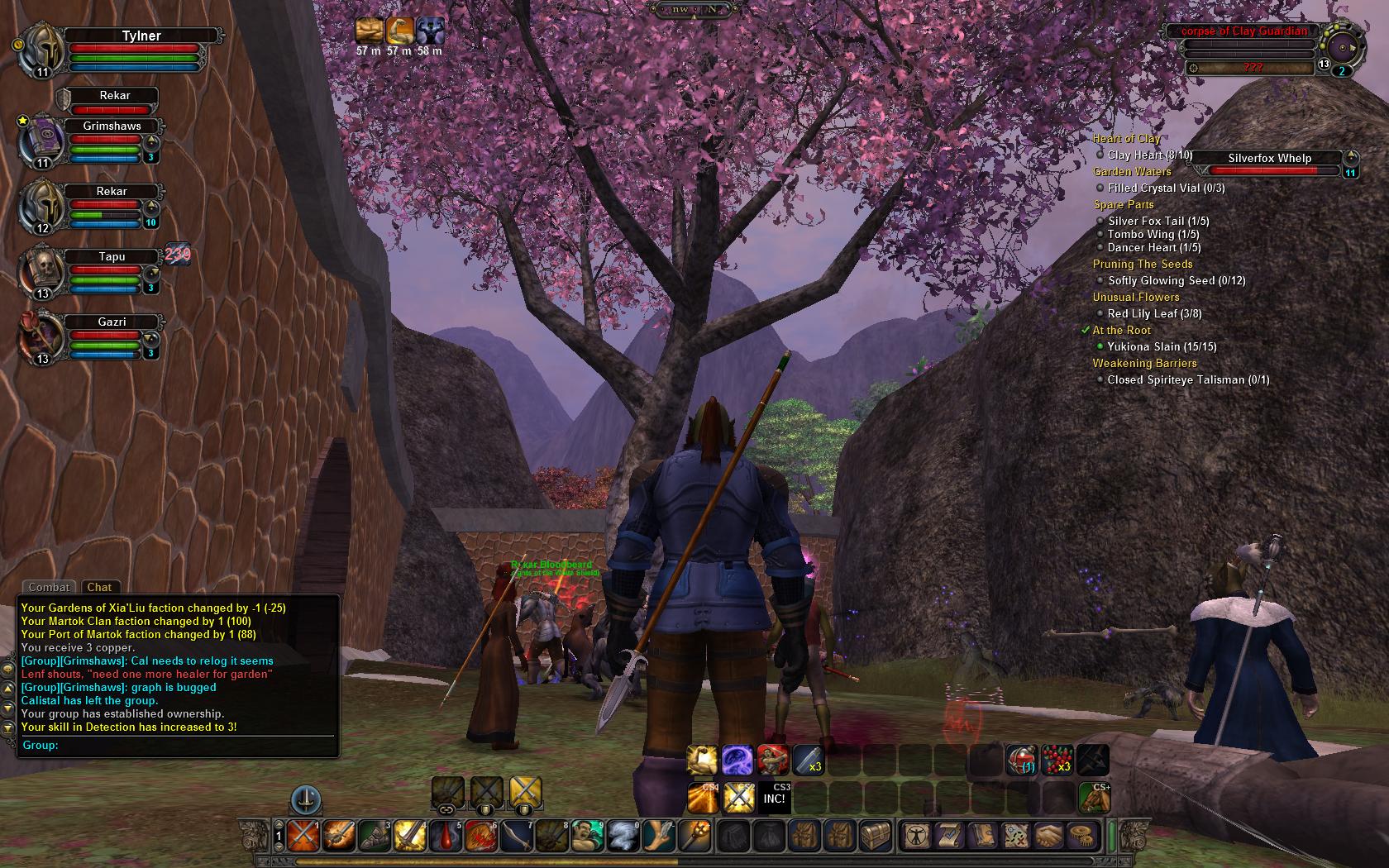Open the Pruning The Seeds quest
The image size is (1389, 868).
pyautogui.click(x=1143, y=265)
